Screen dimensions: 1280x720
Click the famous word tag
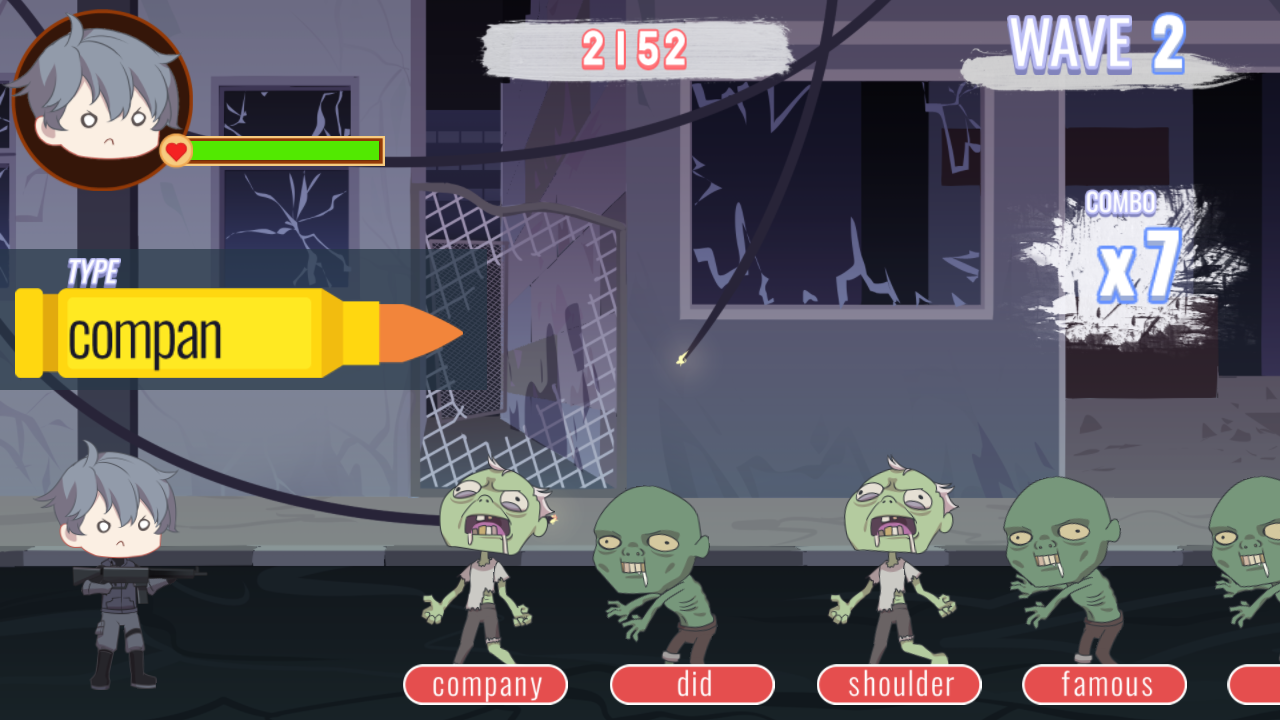click(x=1105, y=684)
